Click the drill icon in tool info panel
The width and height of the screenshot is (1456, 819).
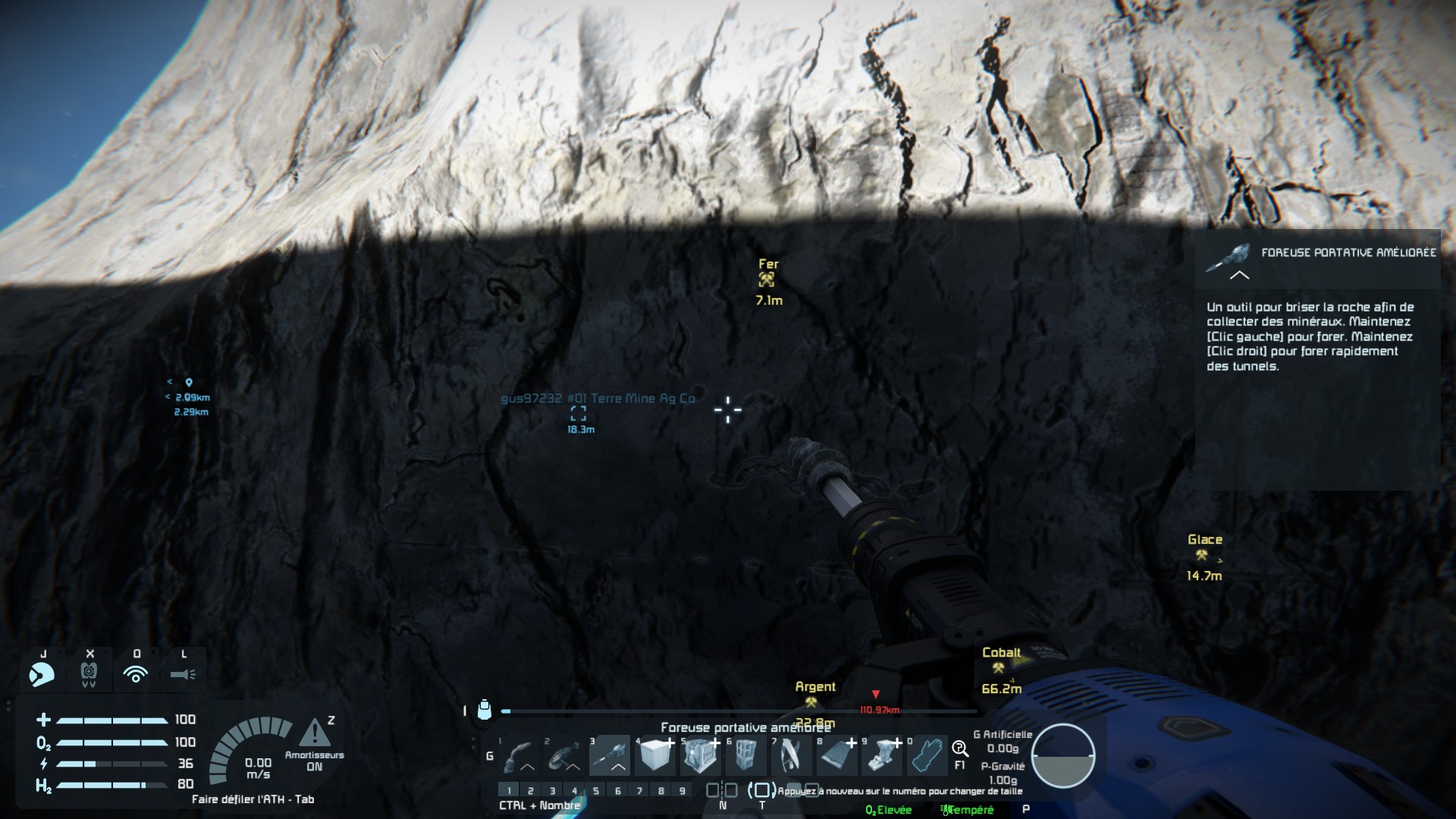1228,258
